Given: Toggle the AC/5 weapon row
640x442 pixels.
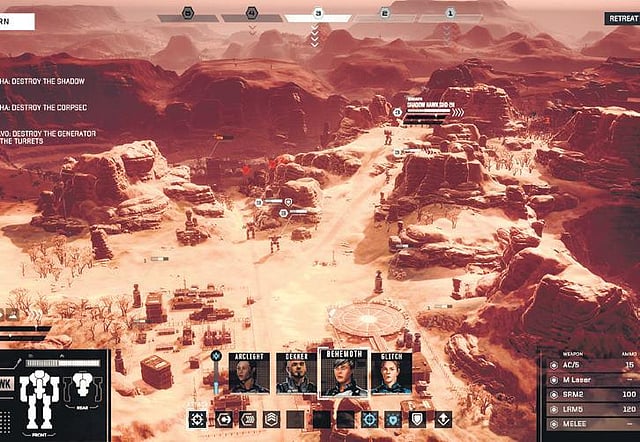Looking at the screenshot, I should 590,365.
